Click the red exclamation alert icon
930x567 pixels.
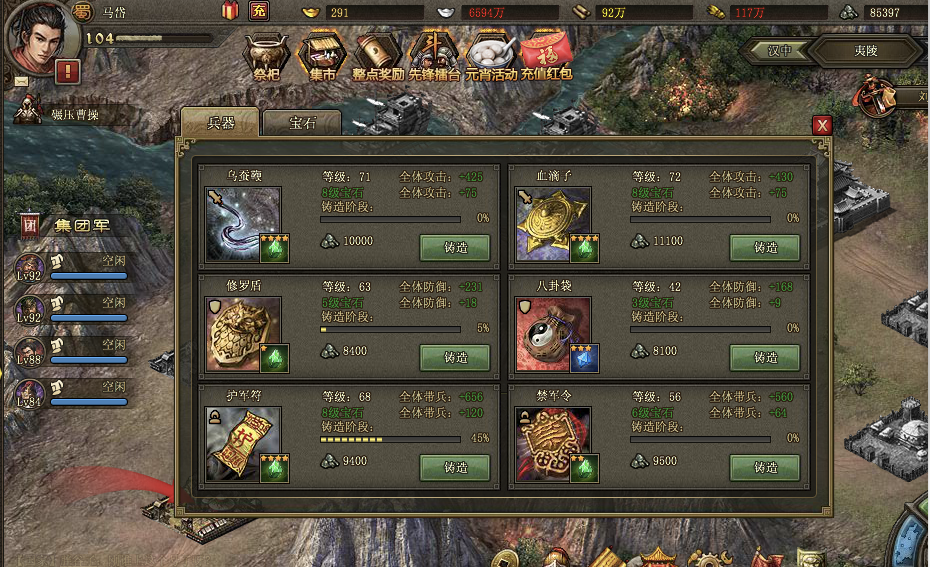pos(68,71)
